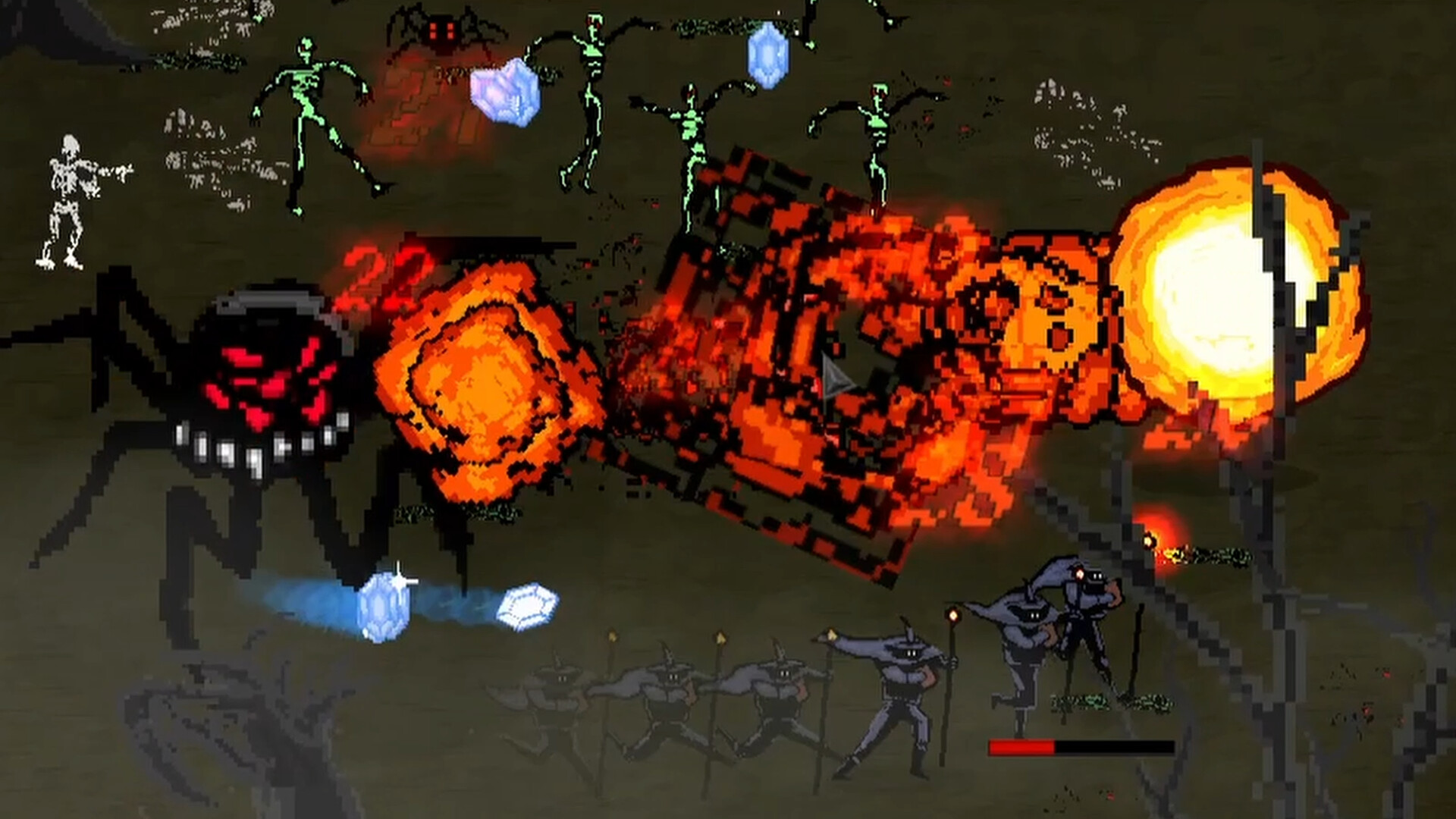This screenshot has height=819, width=1456.
Task: Click the blue gem at the top right
Action: [x=770, y=53]
